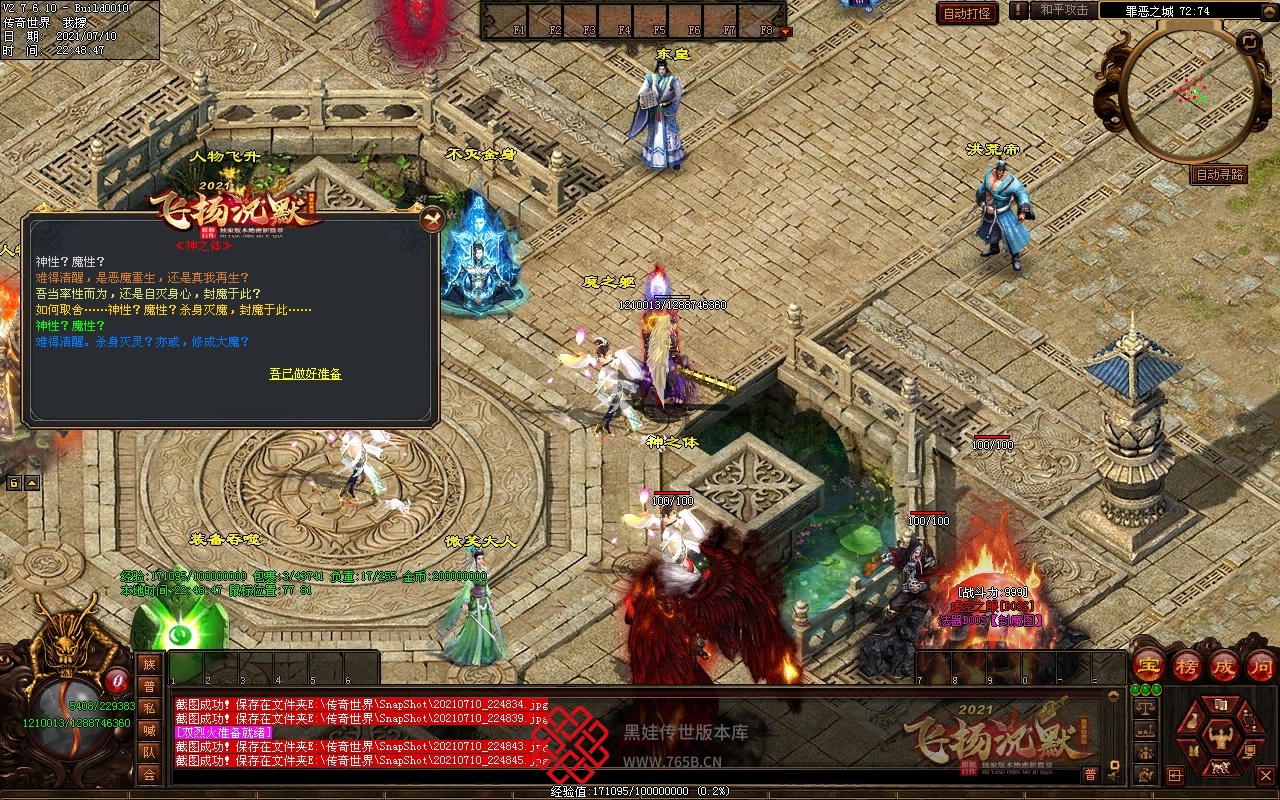1280x800 pixels.
Task: Choose the 吾已做好准备 dialogue option
Action: tap(305, 374)
